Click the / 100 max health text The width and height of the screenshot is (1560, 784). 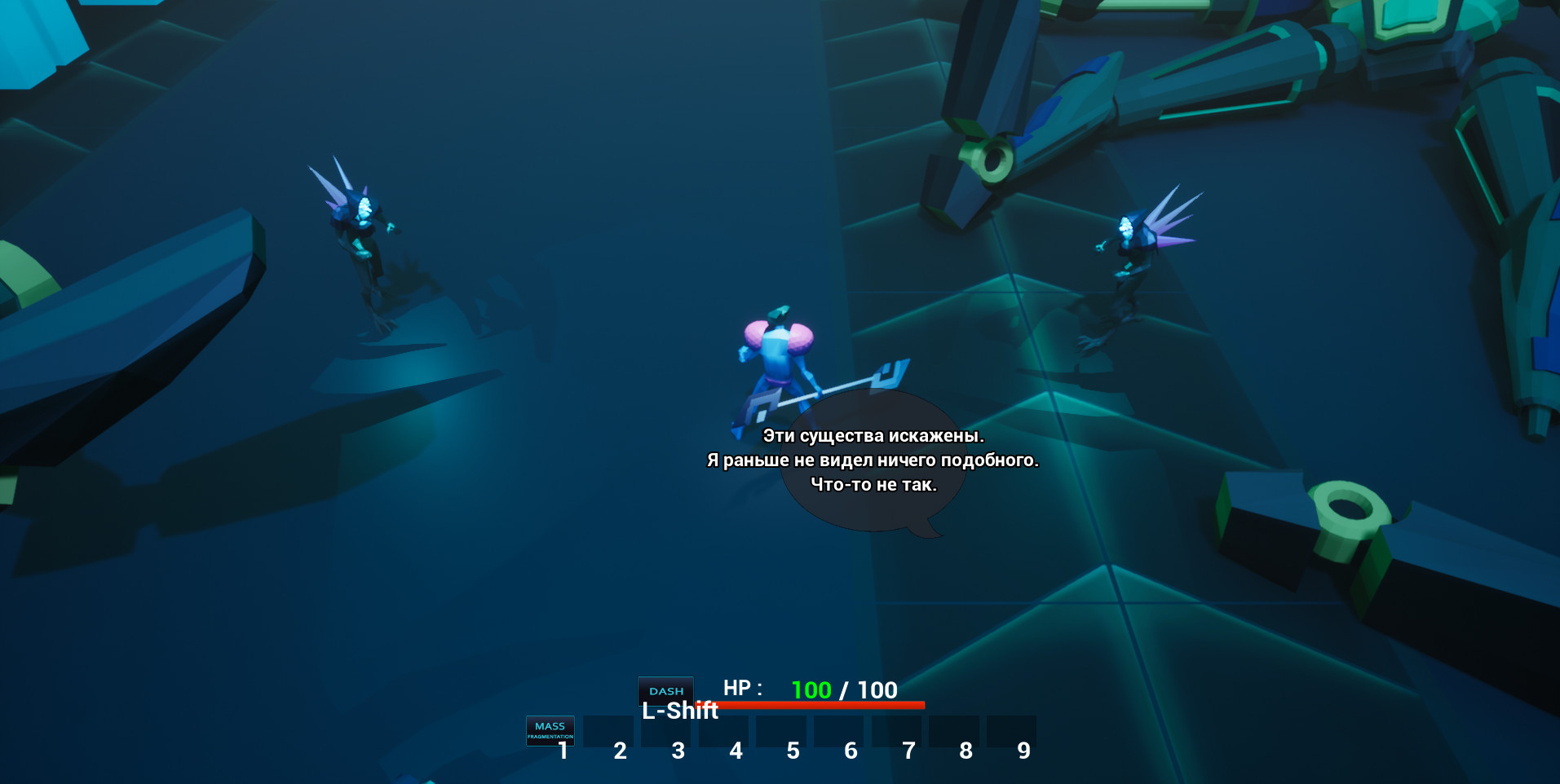870,689
